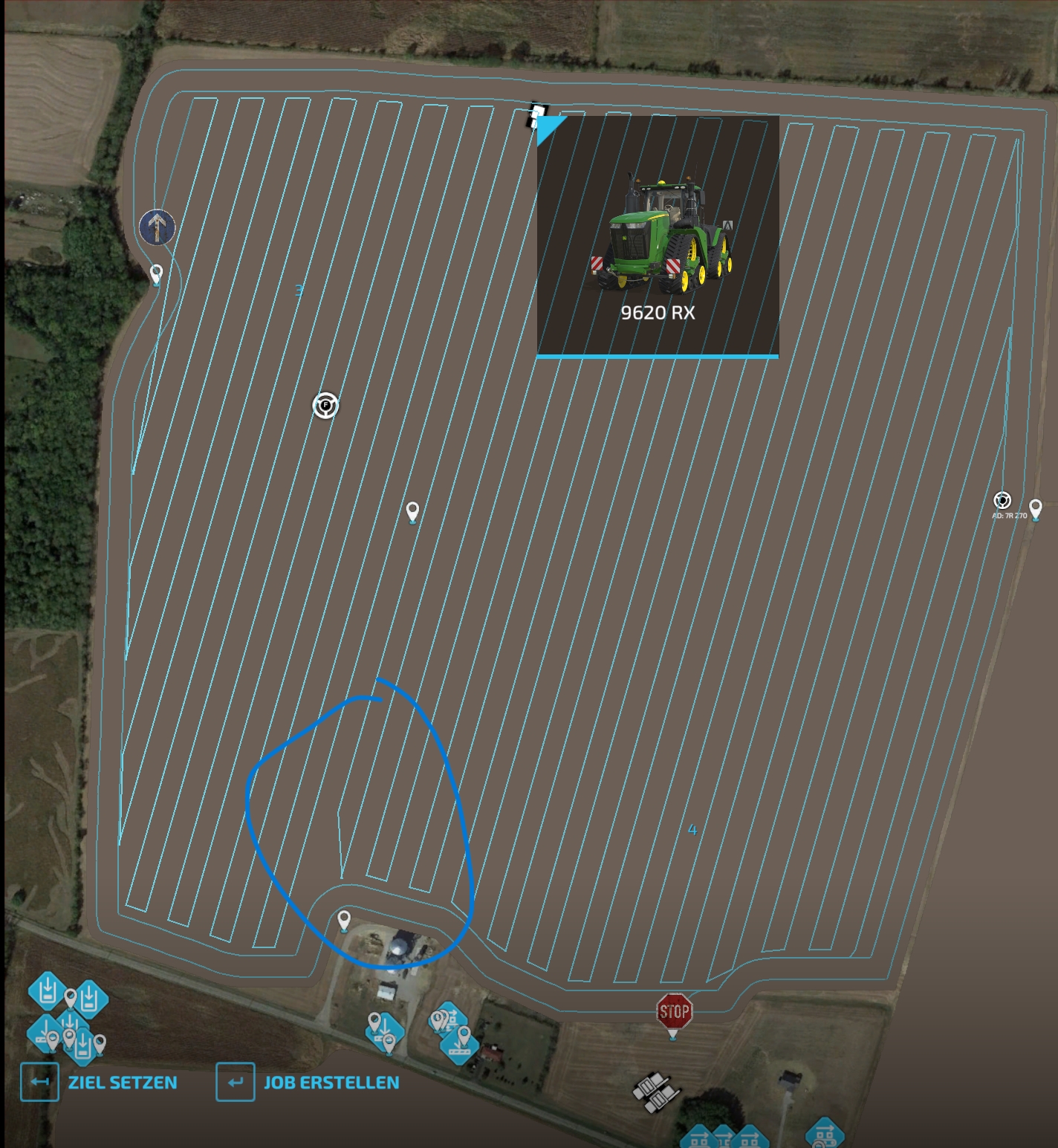
Task: Select the sell point diamond near the farmhouse
Action: pyautogui.click(x=385, y=1031)
